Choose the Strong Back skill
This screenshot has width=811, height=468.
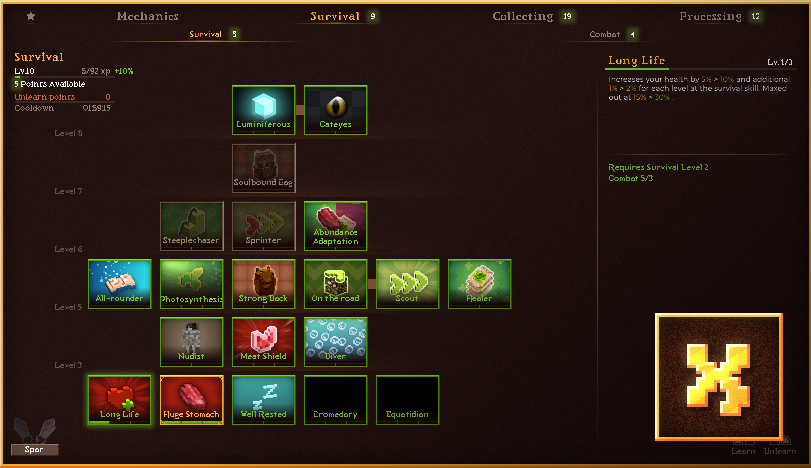click(263, 284)
